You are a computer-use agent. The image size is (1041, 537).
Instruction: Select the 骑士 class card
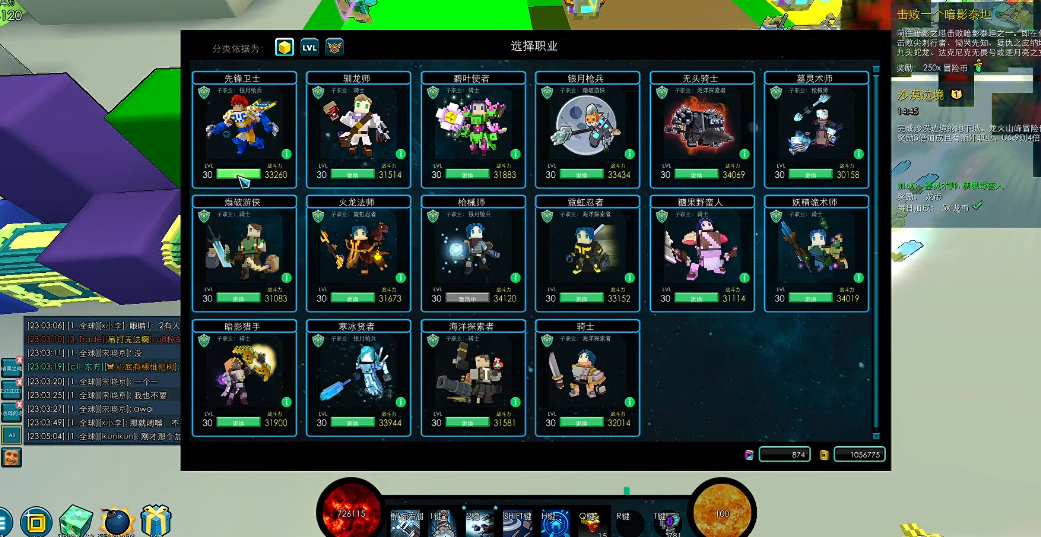click(587, 376)
